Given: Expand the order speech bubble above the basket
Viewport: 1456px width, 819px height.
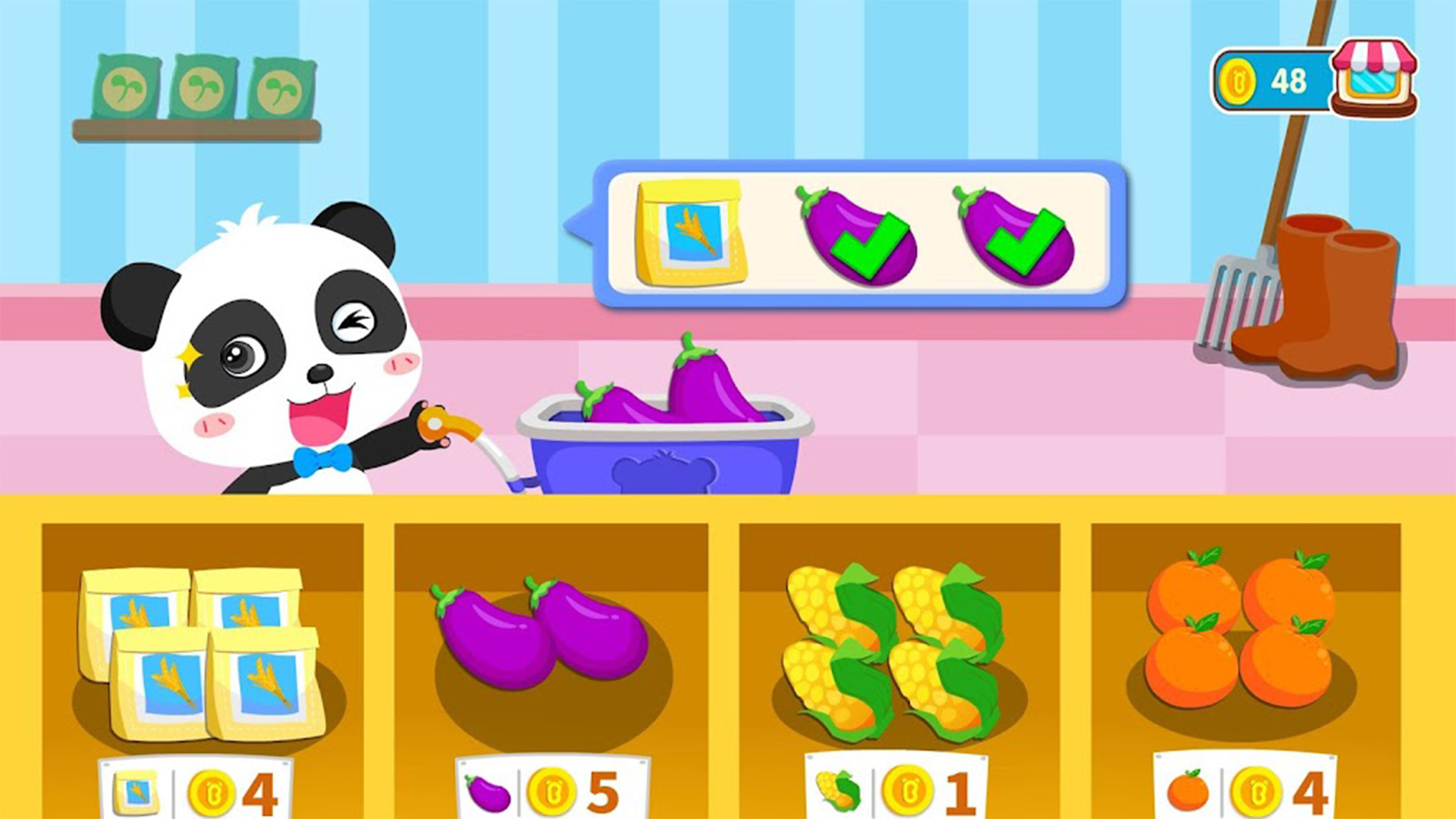Looking at the screenshot, I should [x=857, y=235].
